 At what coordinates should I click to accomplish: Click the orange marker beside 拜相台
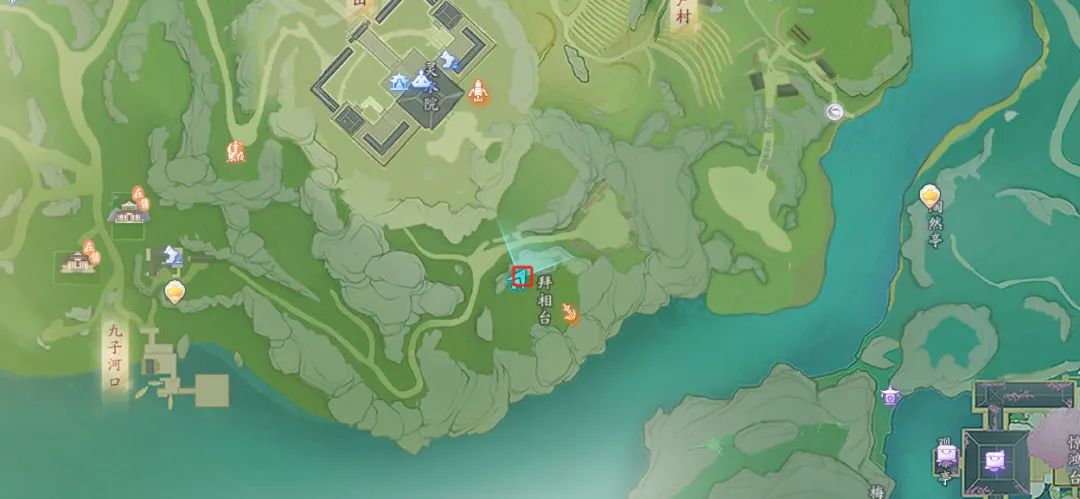[570, 315]
